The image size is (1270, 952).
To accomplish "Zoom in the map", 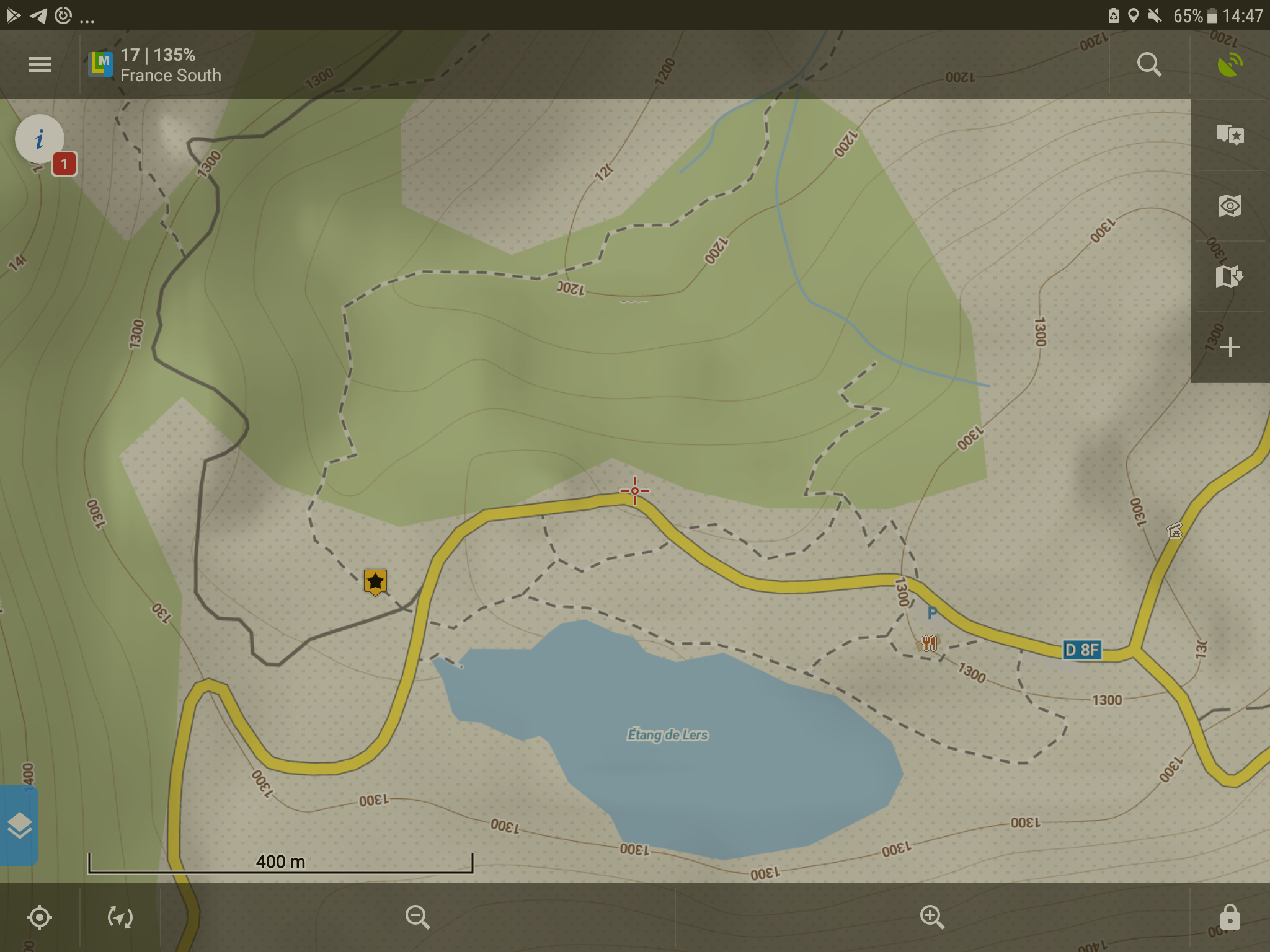I will [x=931, y=917].
